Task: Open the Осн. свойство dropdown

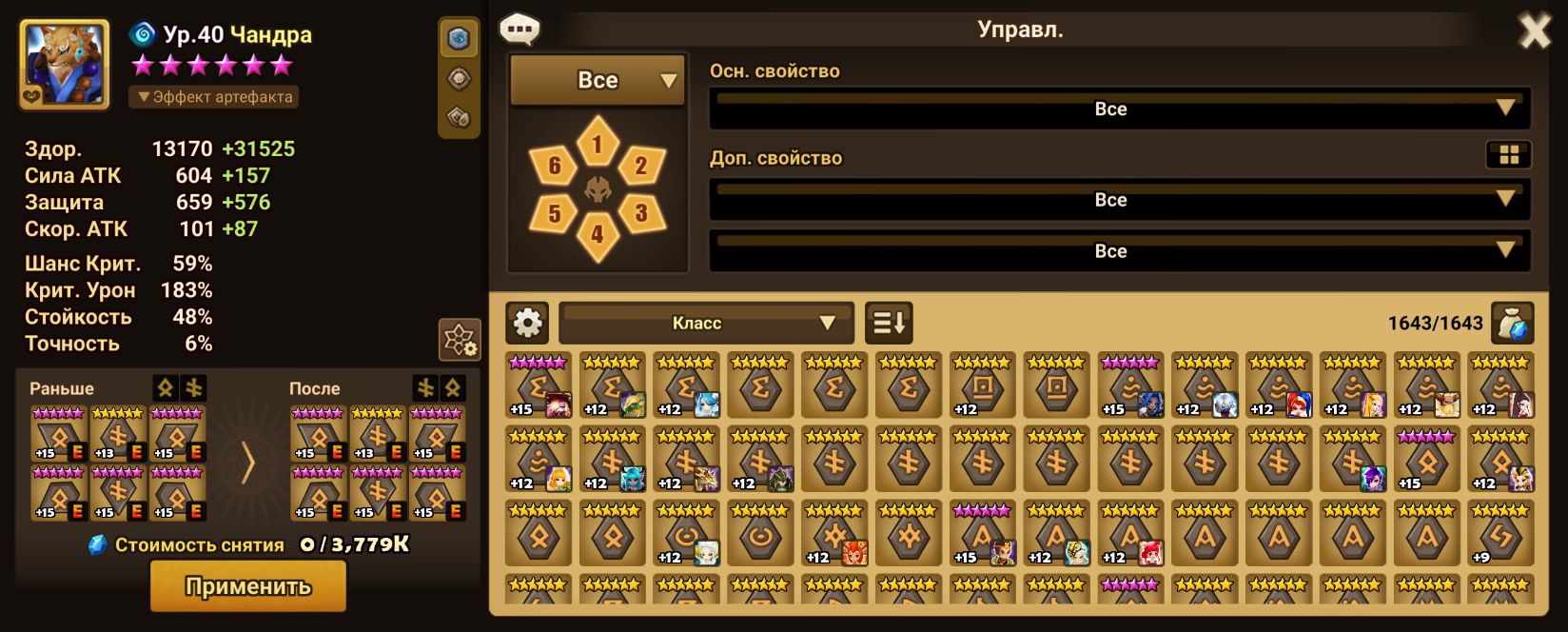Action: [x=1119, y=109]
